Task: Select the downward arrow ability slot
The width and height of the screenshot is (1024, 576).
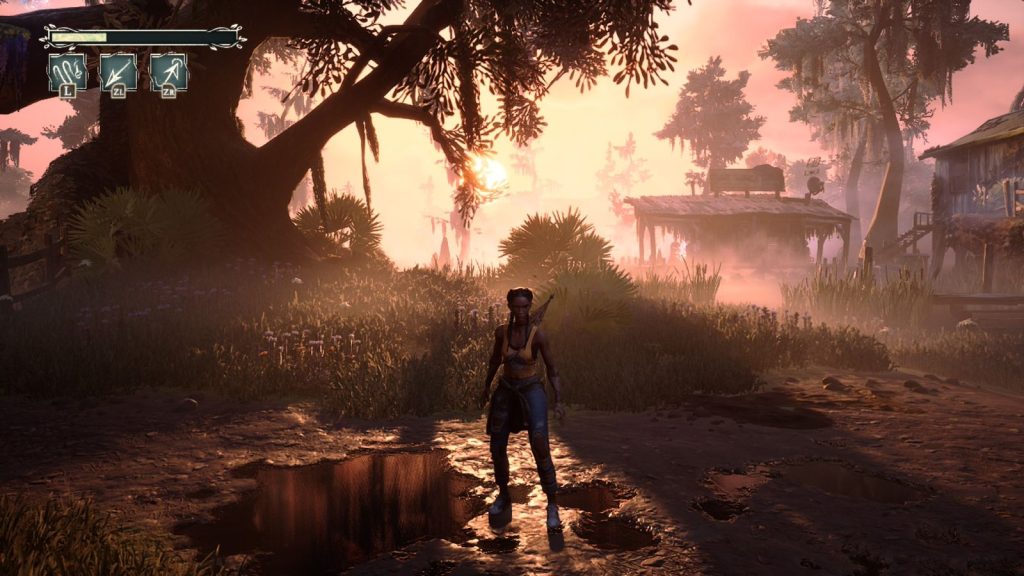Action: pyautogui.click(x=118, y=72)
